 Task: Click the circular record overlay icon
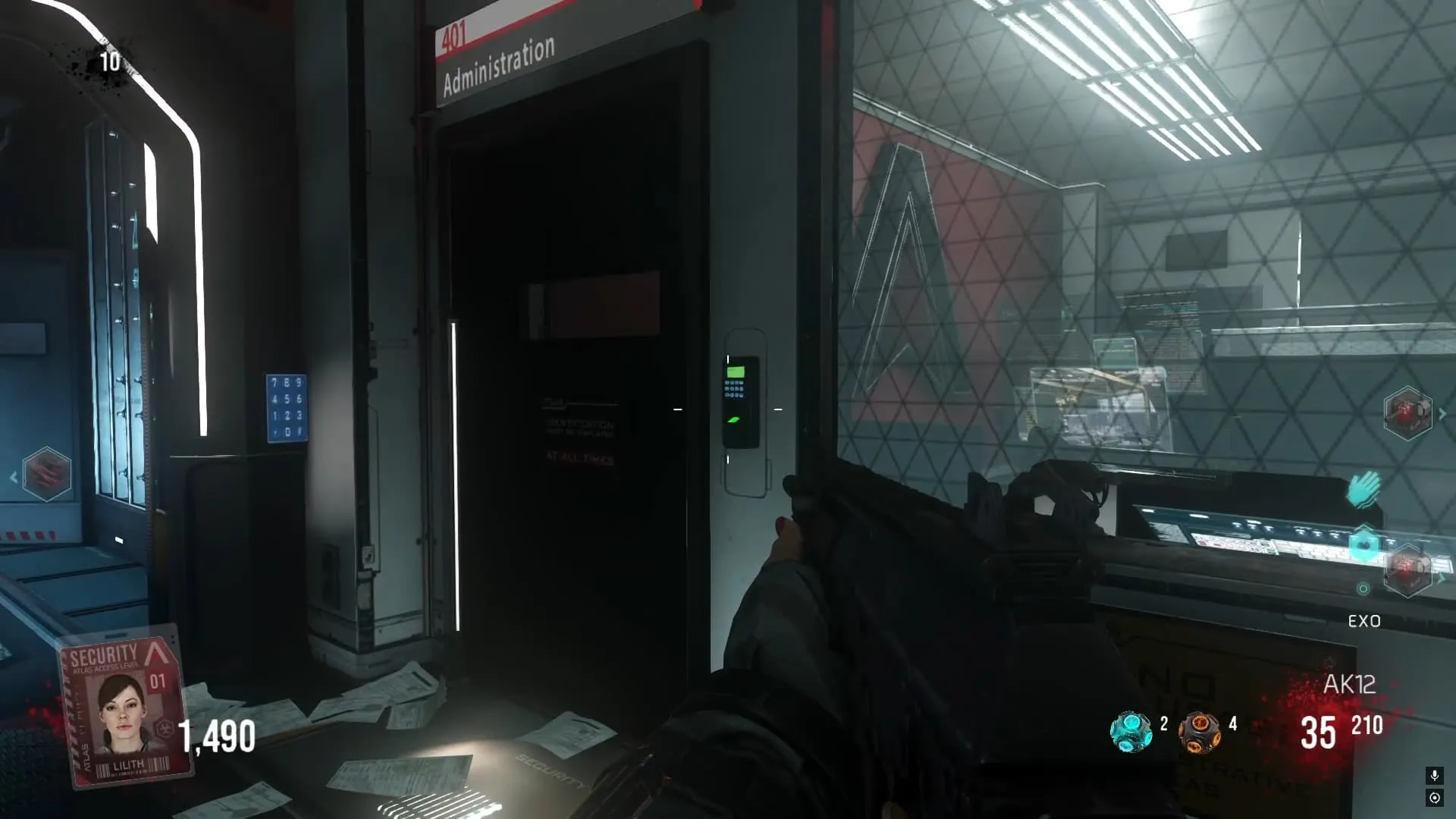[1434, 798]
